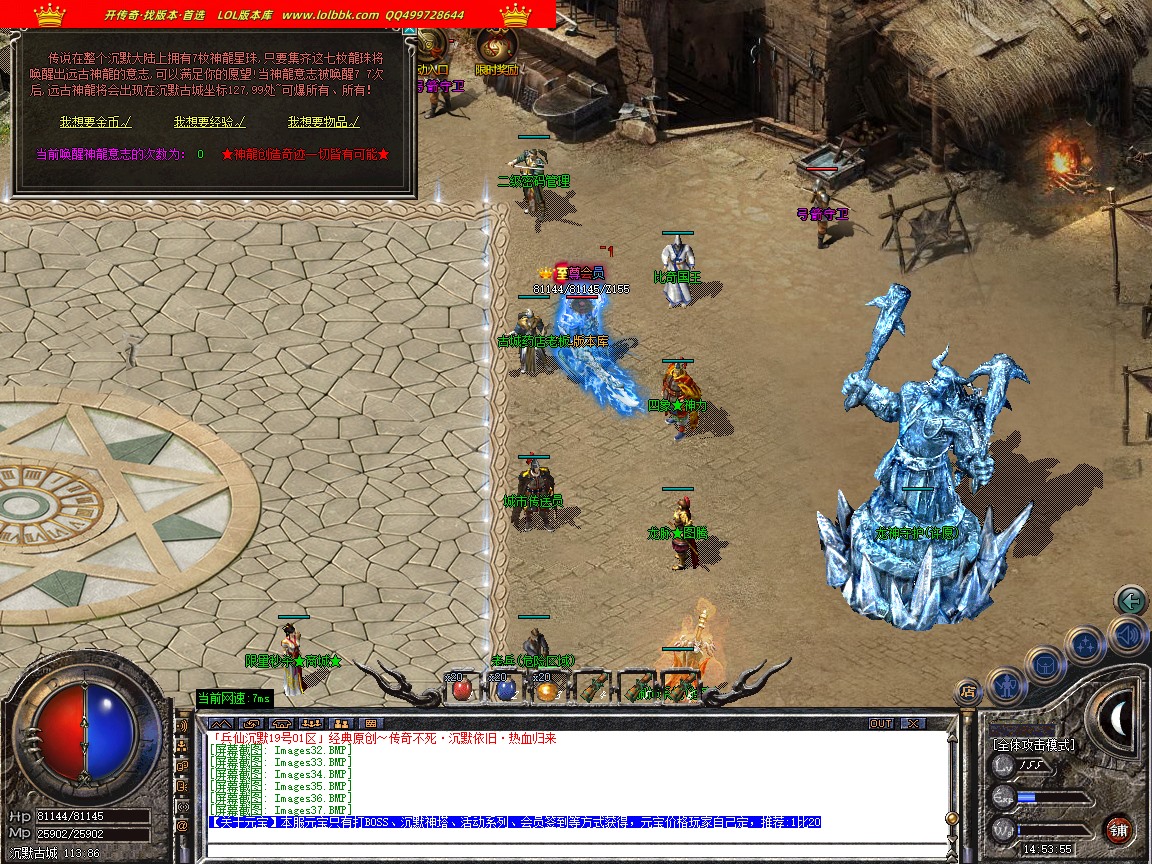
Task: Select the 我想要经验 dialogue option
Action: coord(209,122)
